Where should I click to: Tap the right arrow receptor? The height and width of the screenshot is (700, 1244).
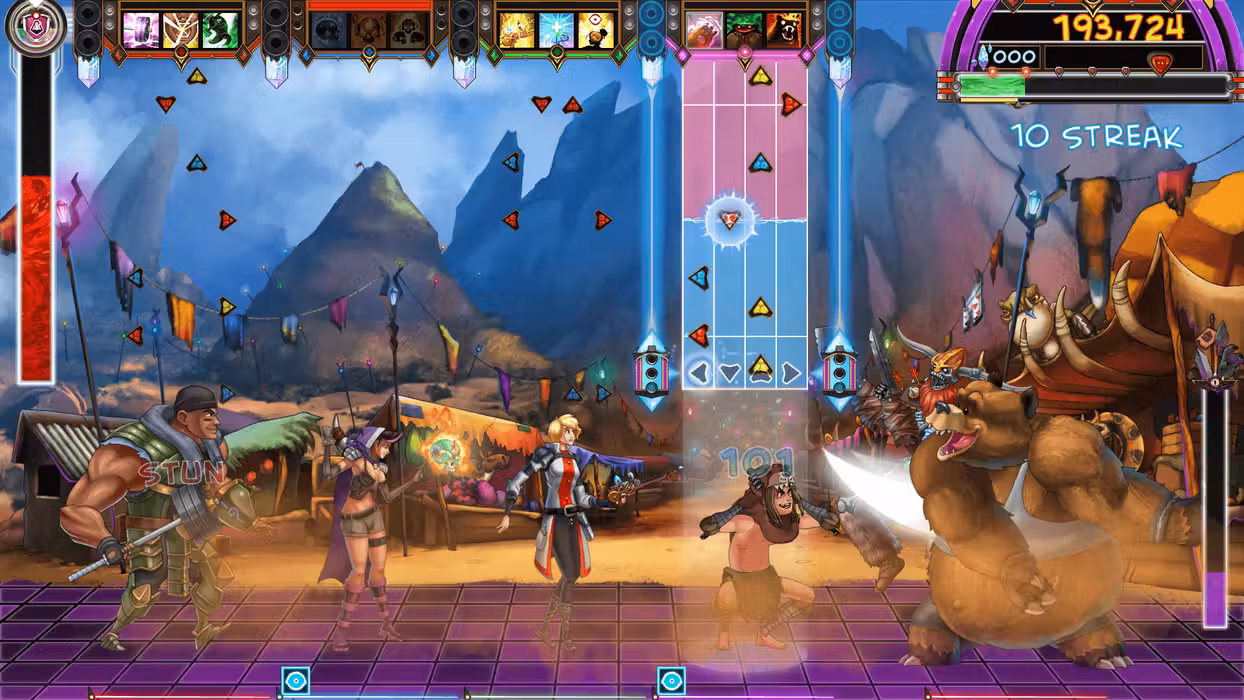[x=791, y=373]
